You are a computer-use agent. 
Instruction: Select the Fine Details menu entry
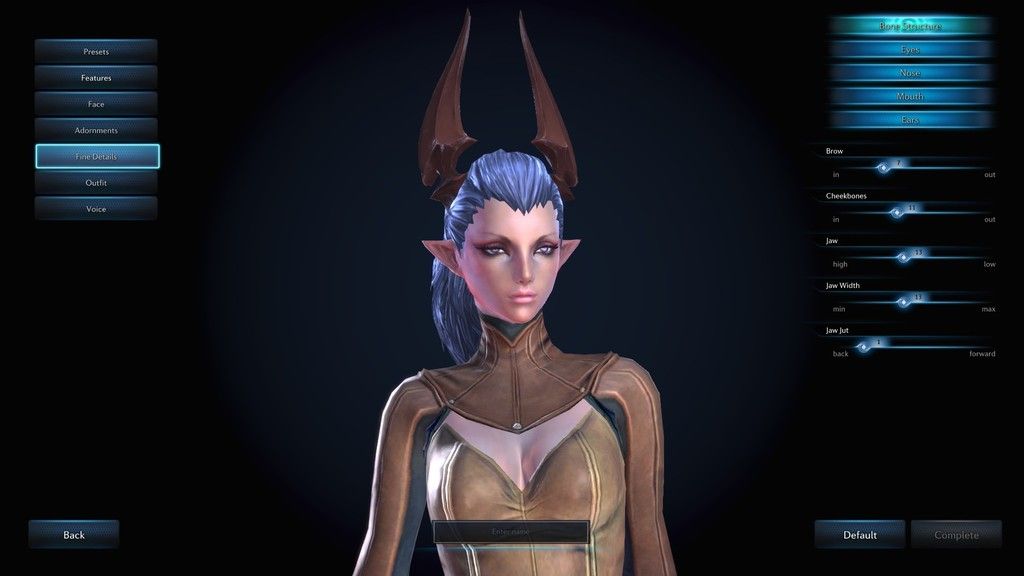point(96,157)
